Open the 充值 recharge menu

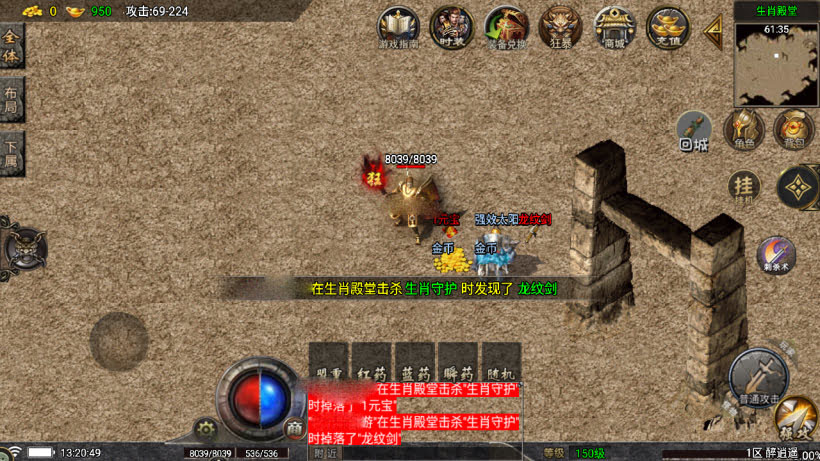tap(667, 27)
